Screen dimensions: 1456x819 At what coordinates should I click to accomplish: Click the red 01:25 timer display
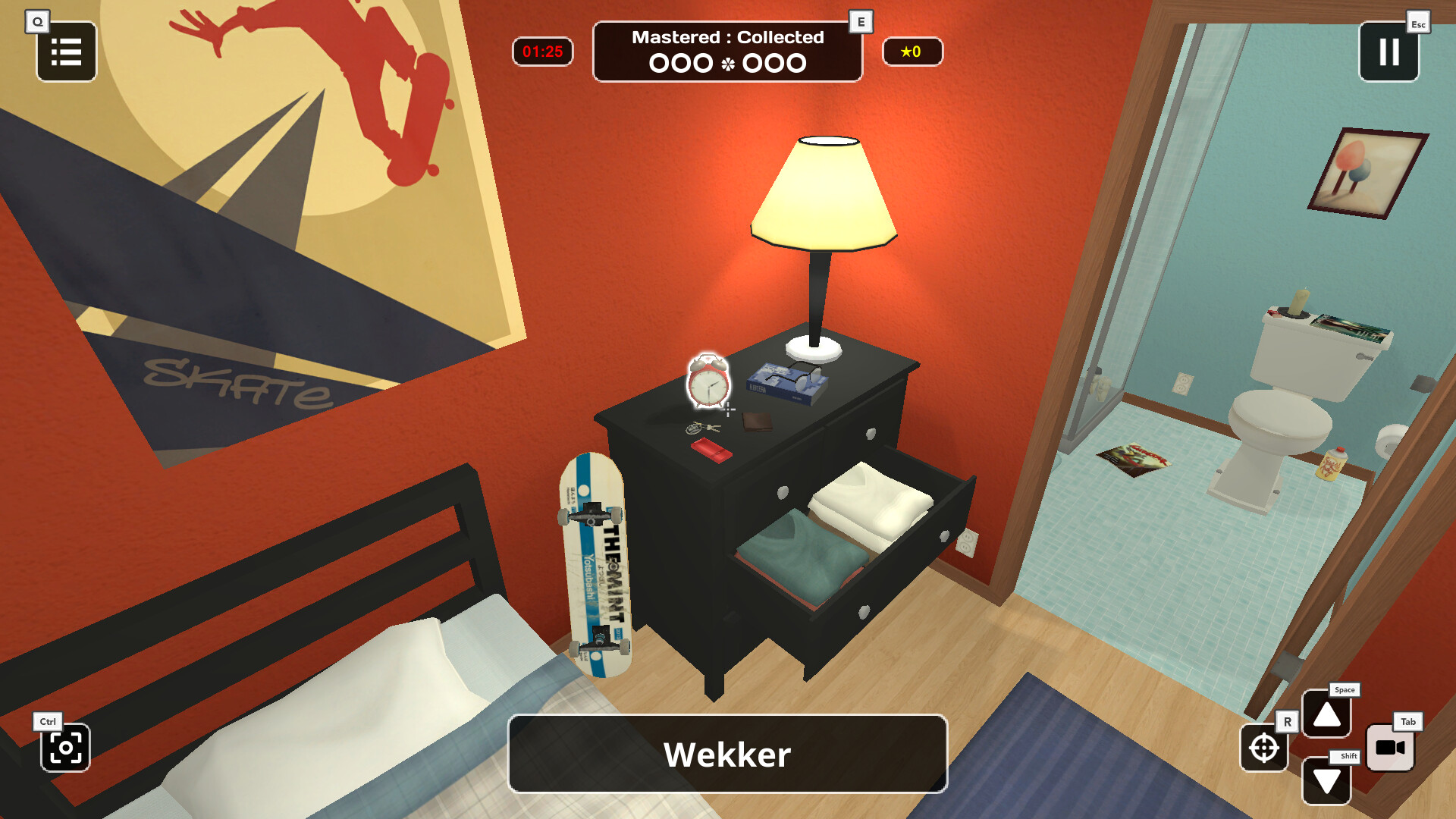coord(541,52)
